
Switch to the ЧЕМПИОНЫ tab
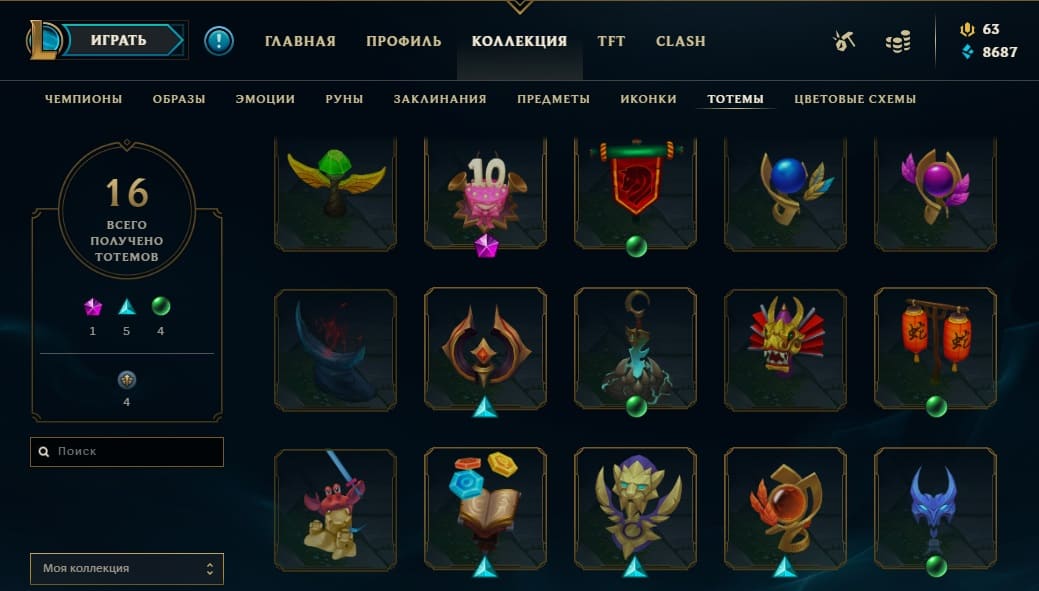click(83, 99)
